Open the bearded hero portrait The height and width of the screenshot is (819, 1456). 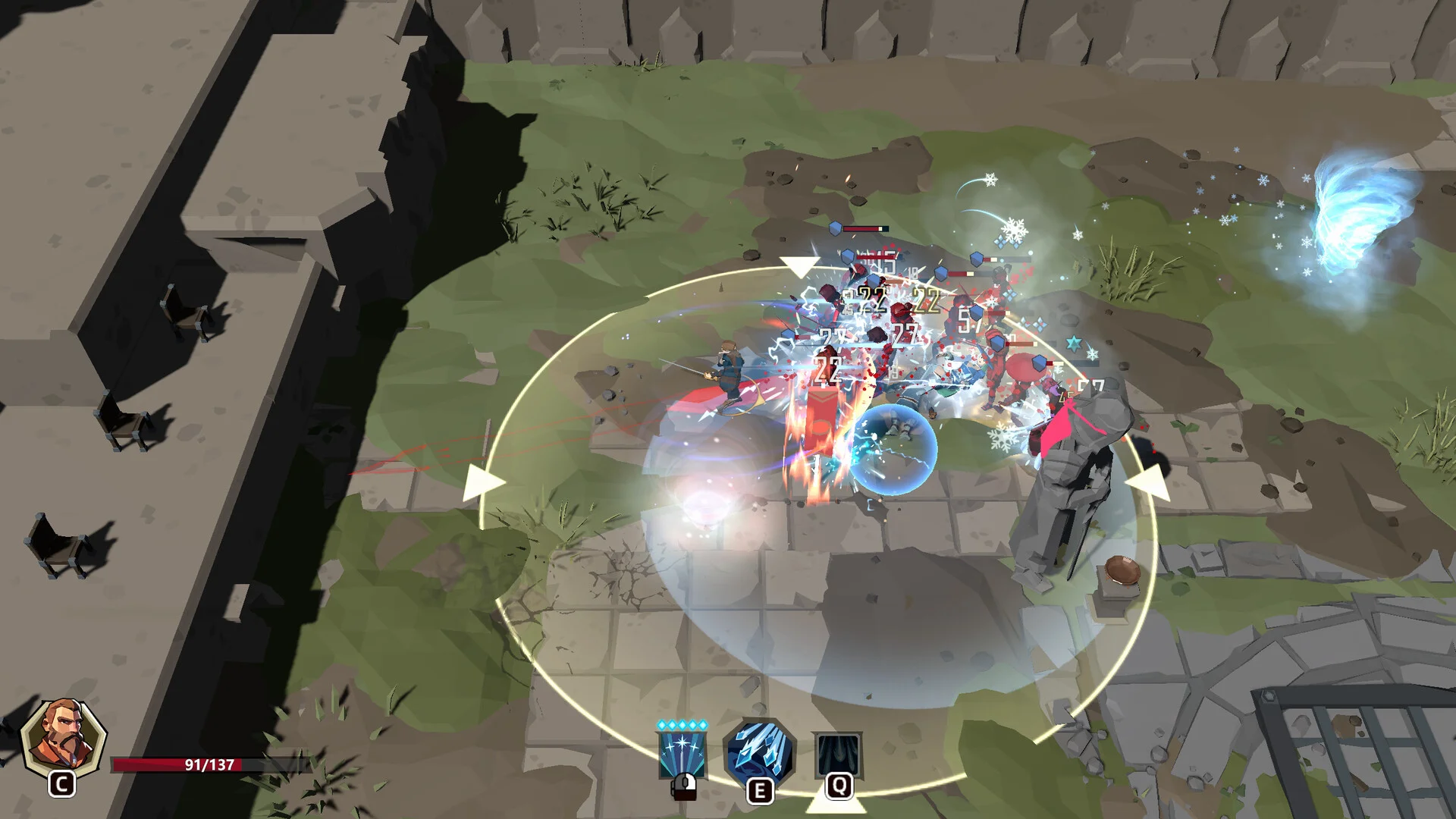click(63, 739)
